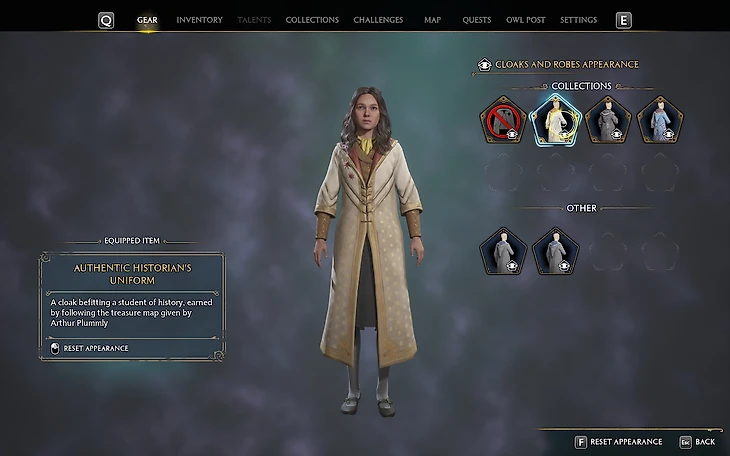Go to the Challenges tab
This screenshot has width=730, height=456.
(378, 20)
